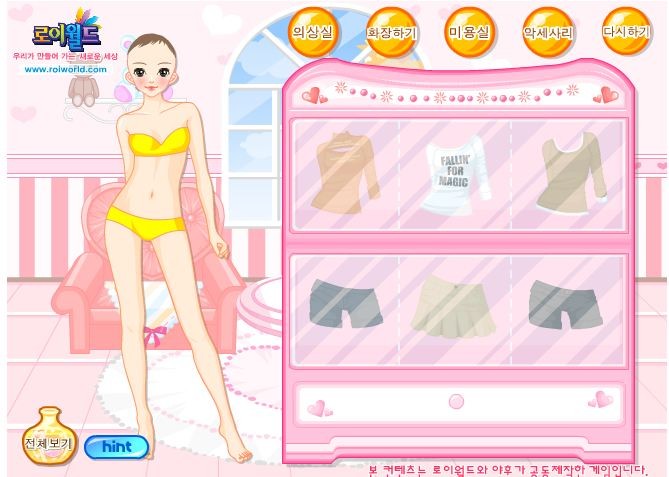Select the tan cutout long-sleeve top

[344, 171]
